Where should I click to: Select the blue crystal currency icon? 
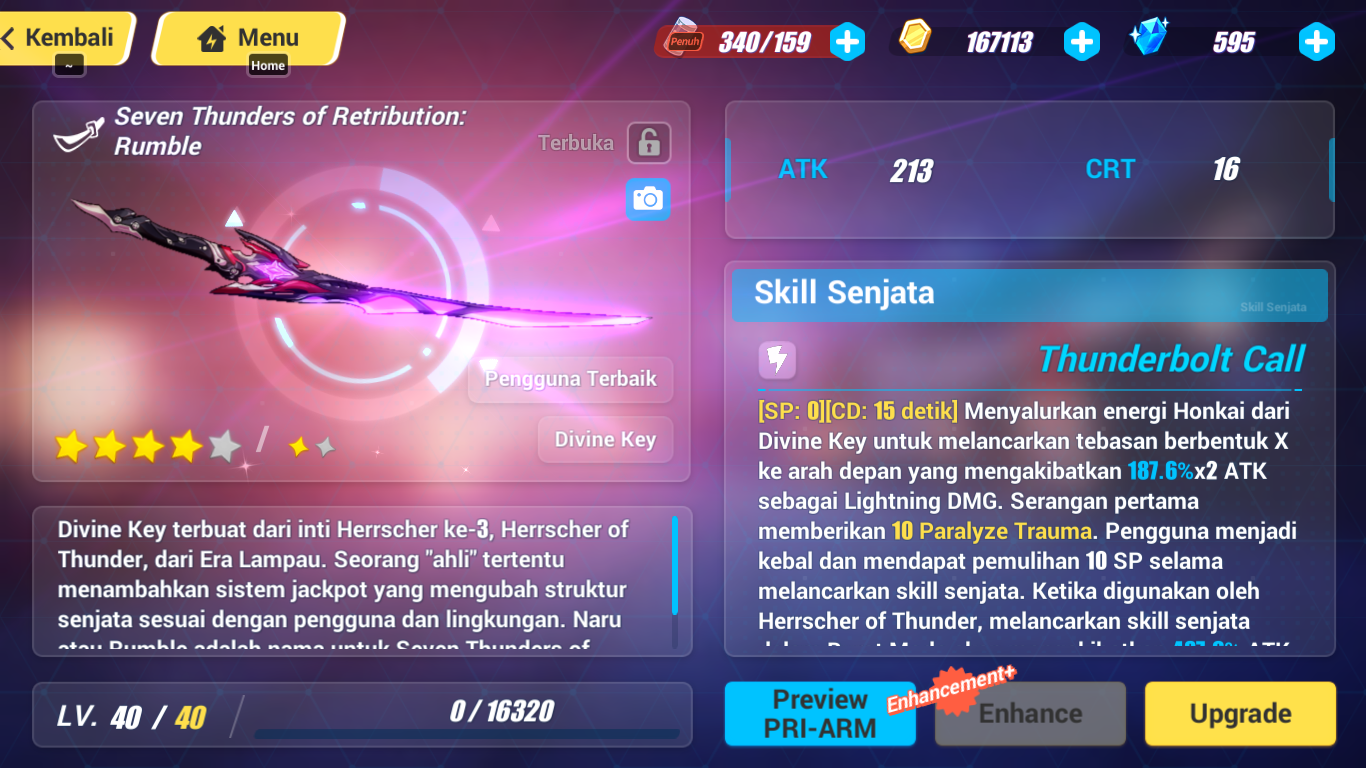tap(1152, 38)
